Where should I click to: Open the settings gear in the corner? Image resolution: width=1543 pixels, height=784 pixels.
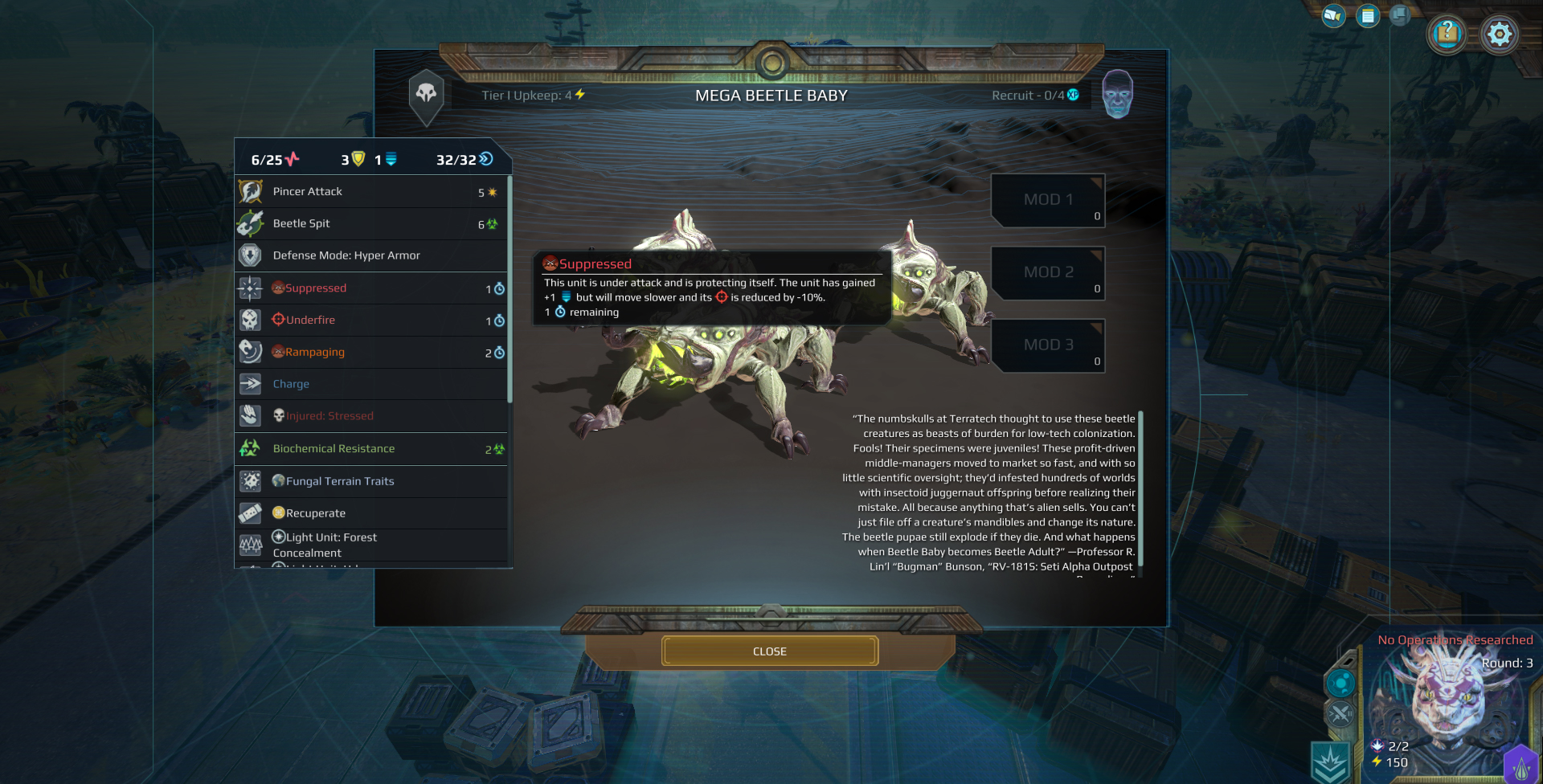1500,34
